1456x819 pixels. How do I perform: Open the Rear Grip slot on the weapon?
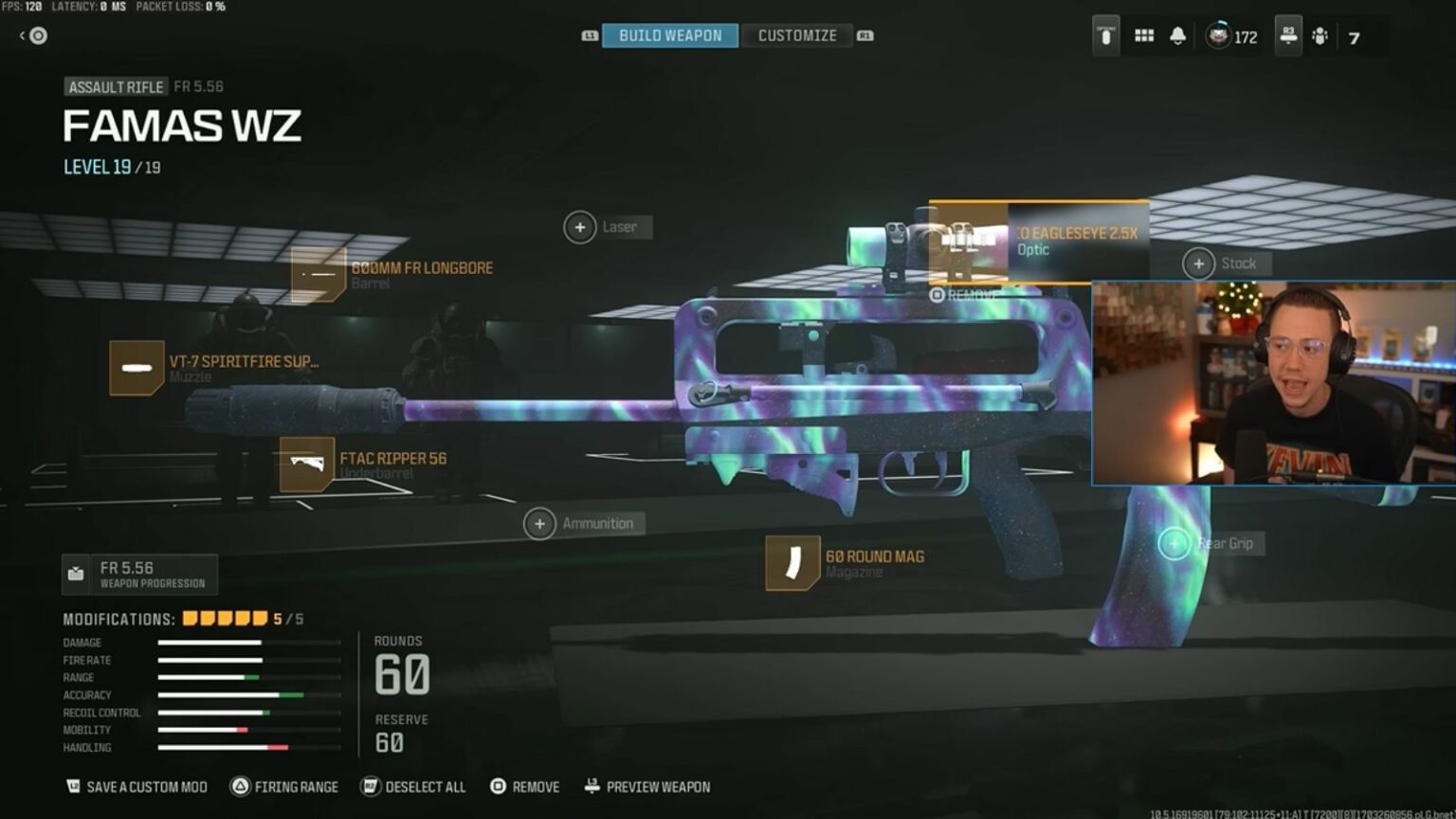(x=1174, y=543)
